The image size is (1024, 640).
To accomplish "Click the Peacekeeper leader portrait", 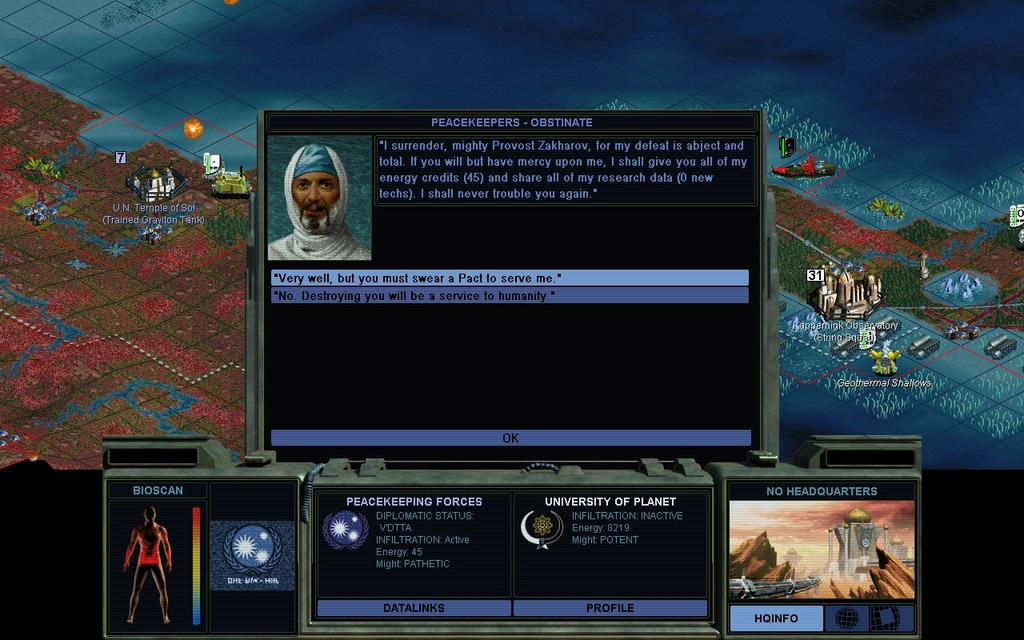I will [x=319, y=198].
